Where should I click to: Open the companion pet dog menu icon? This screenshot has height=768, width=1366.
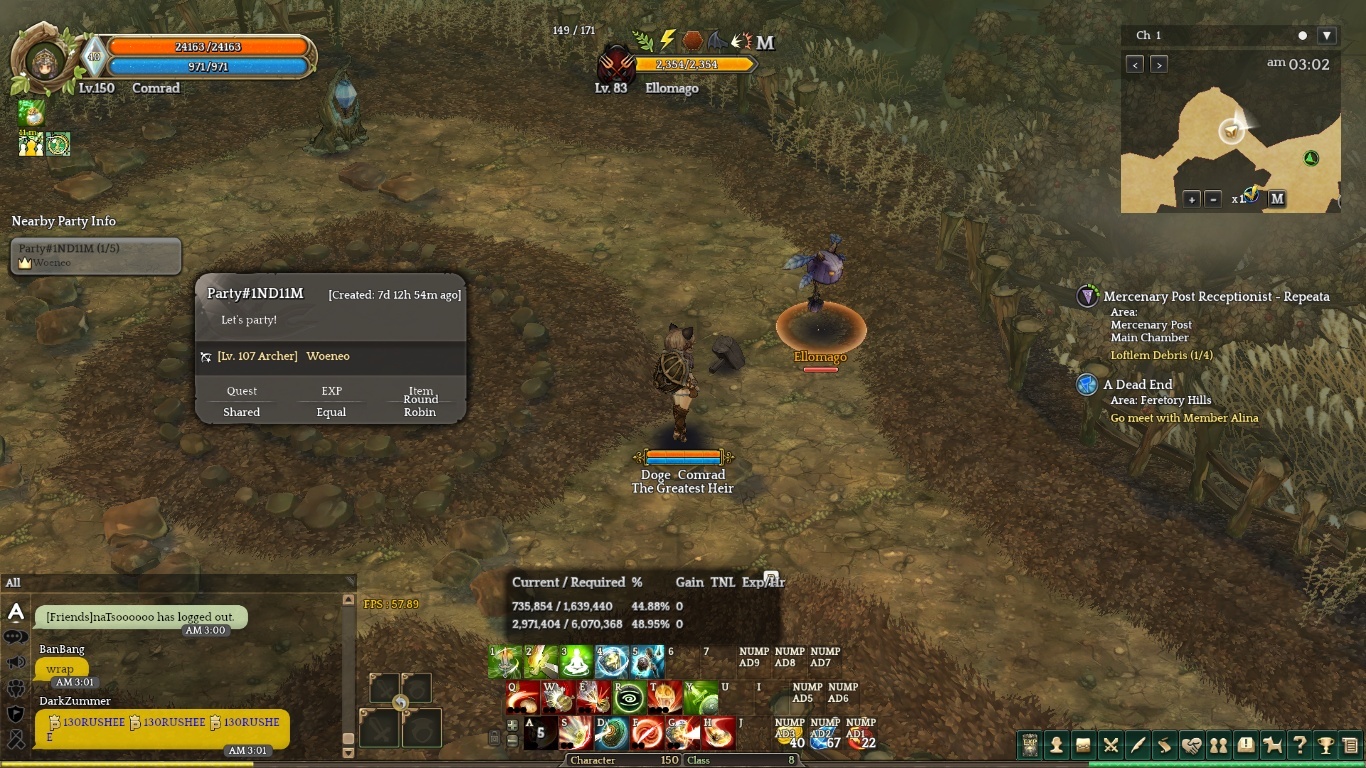click(1272, 745)
